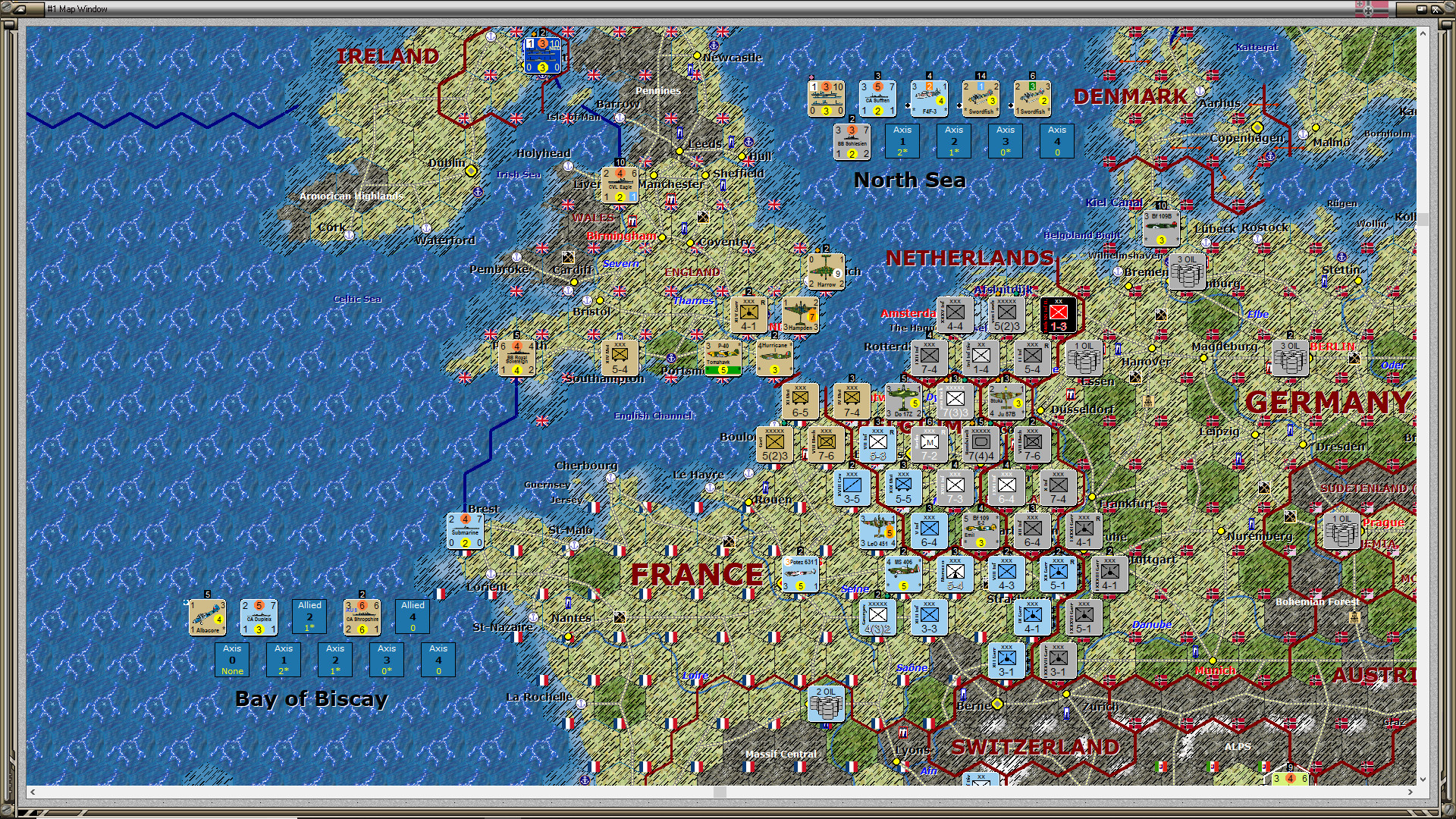Select the F4F-3 fighter unit in the North Sea
1456x819 pixels.
pyautogui.click(x=928, y=98)
